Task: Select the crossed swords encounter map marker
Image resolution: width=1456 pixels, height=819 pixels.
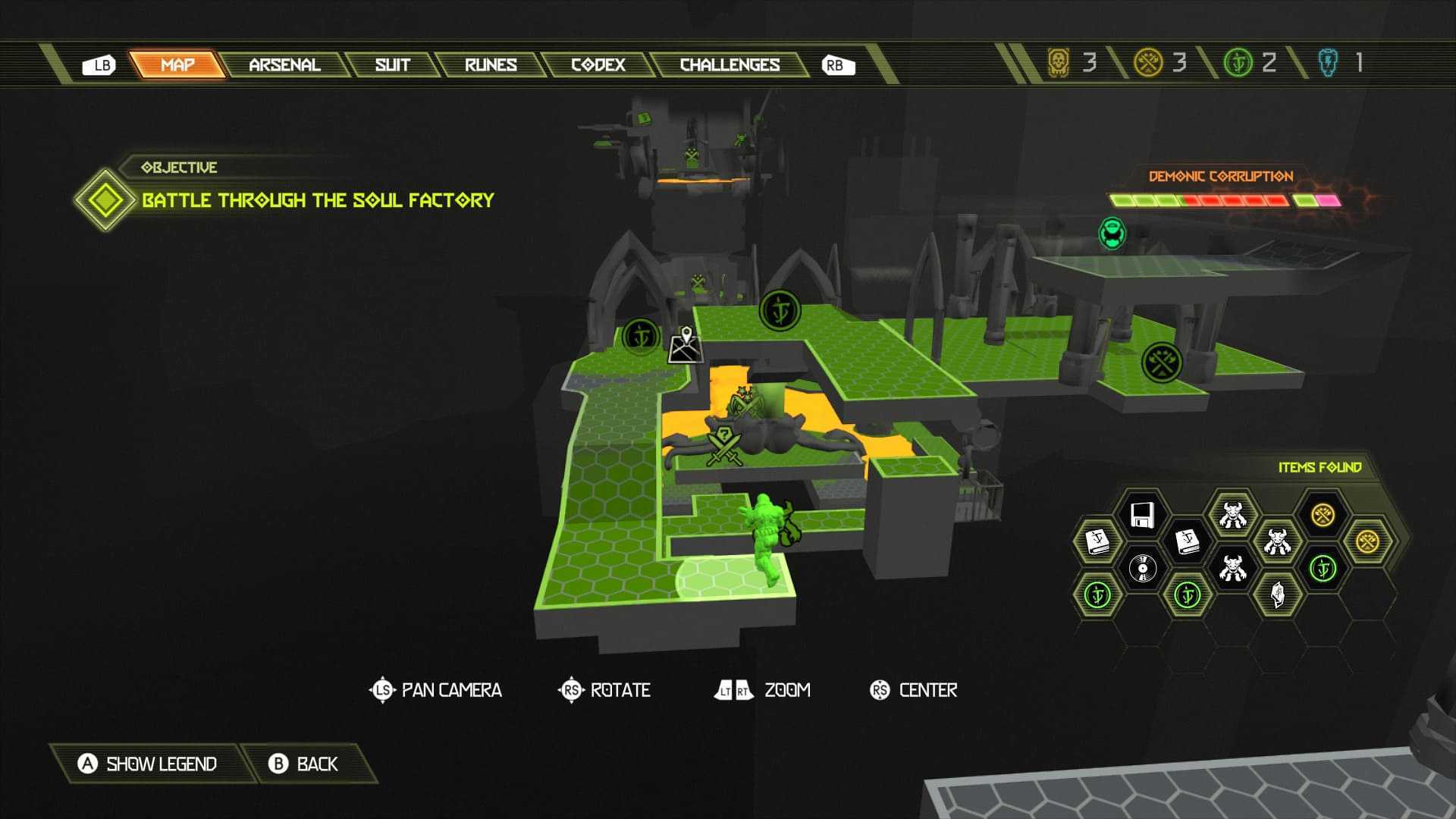Action: pos(724,447)
